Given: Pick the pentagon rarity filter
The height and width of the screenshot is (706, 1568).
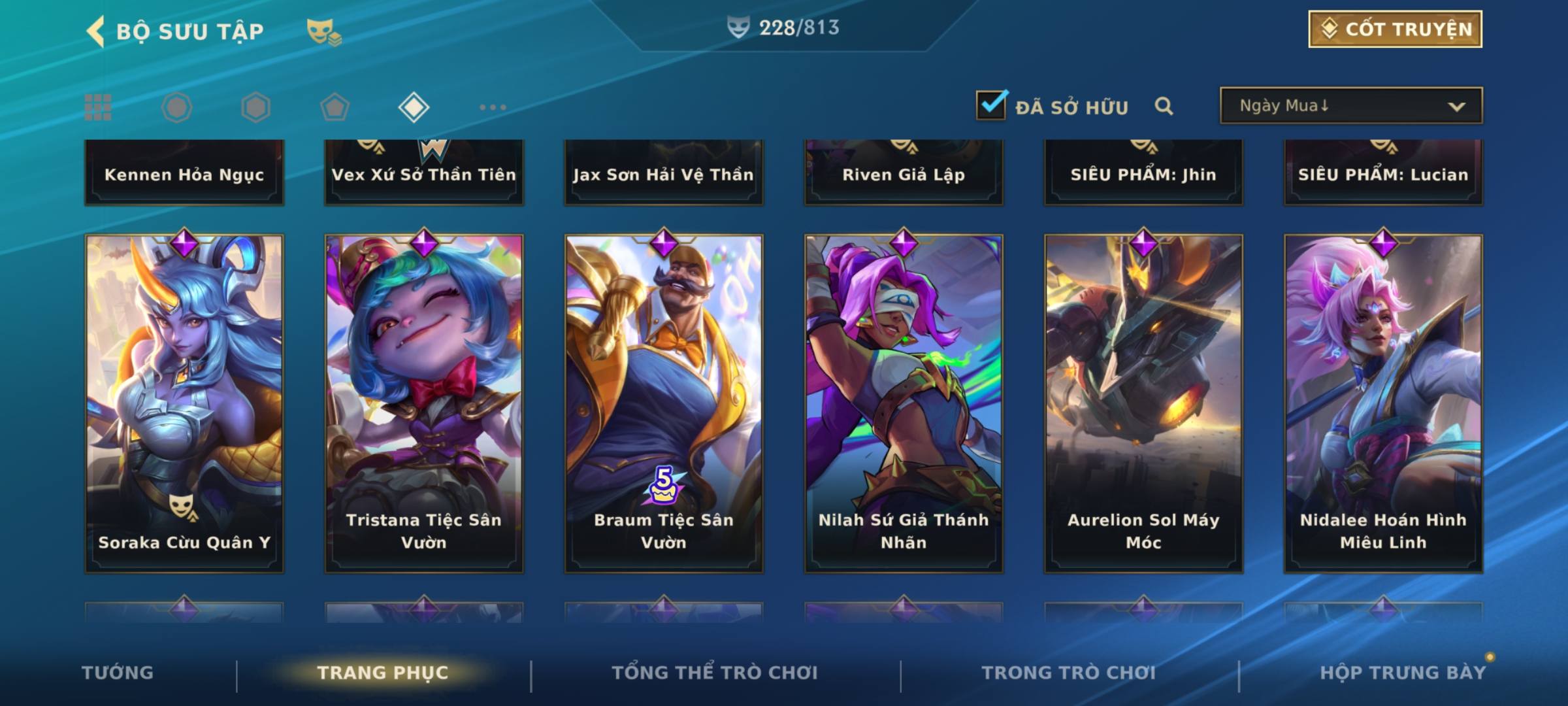Looking at the screenshot, I should [x=335, y=107].
